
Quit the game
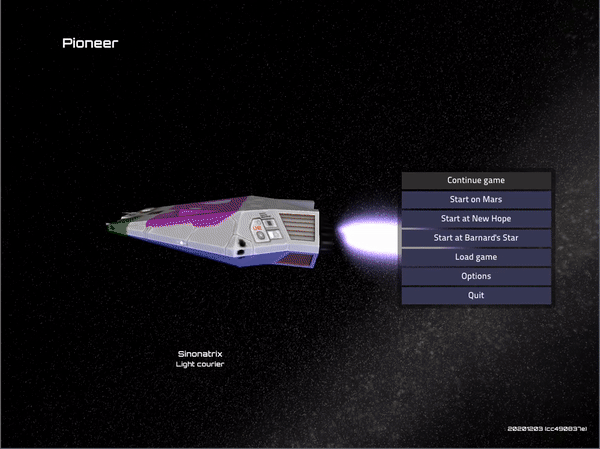[476, 295]
